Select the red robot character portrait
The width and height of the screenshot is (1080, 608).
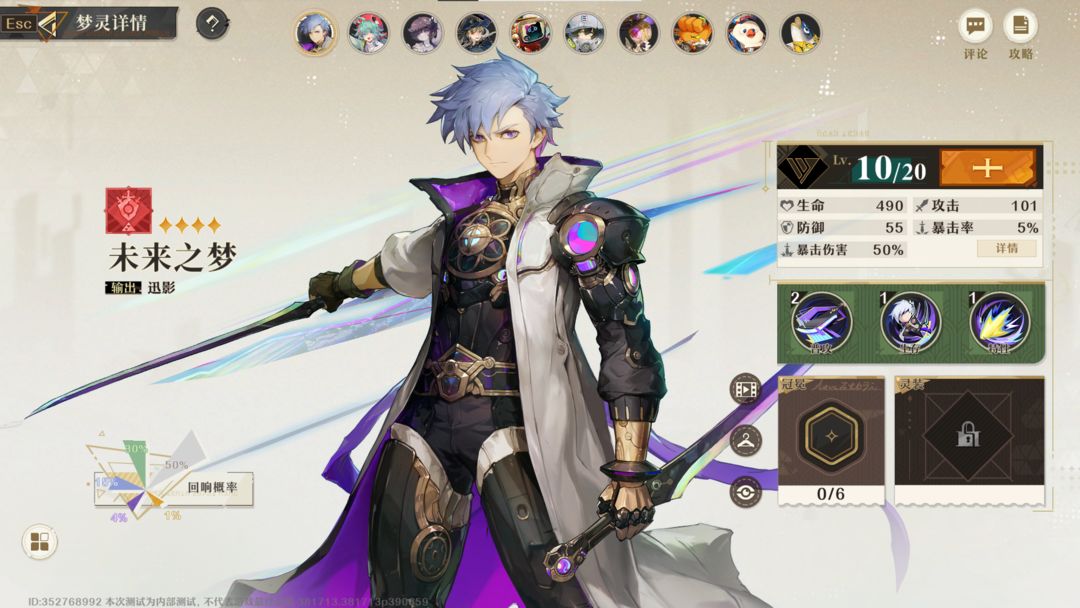point(530,33)
